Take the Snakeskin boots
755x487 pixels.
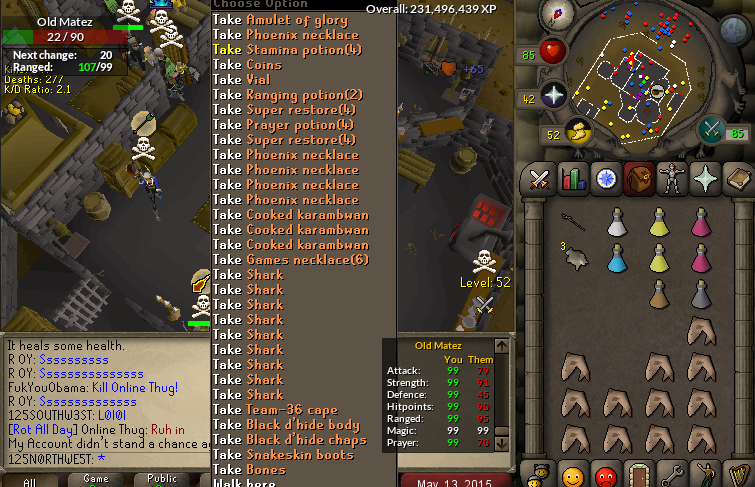tap(283, 455)
